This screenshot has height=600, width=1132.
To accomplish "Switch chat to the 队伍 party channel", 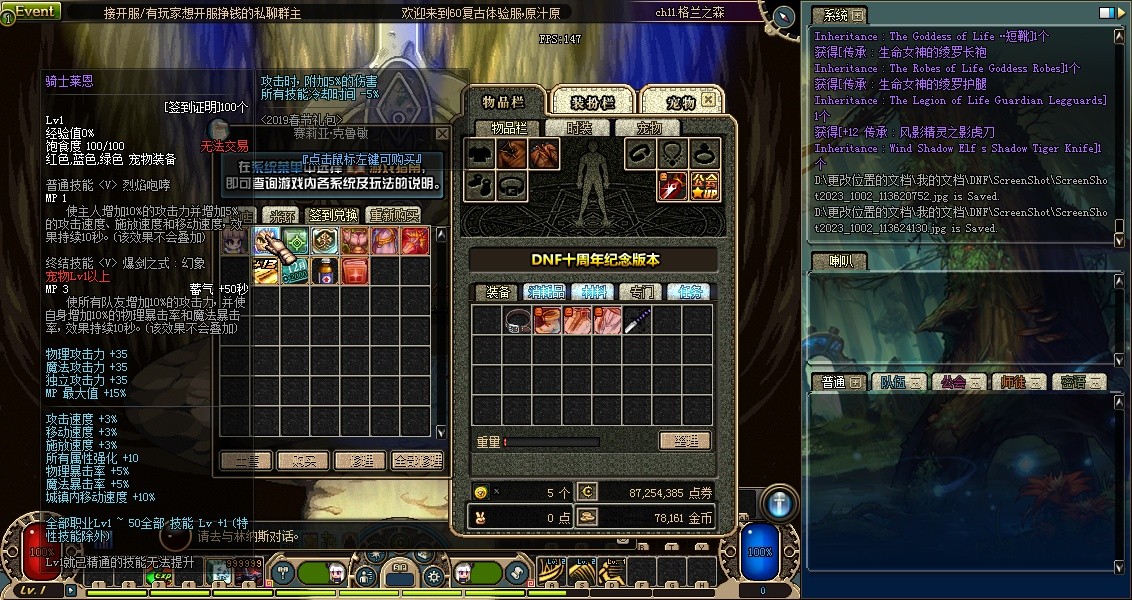I will pyautogui.click(x=892, y=382).
